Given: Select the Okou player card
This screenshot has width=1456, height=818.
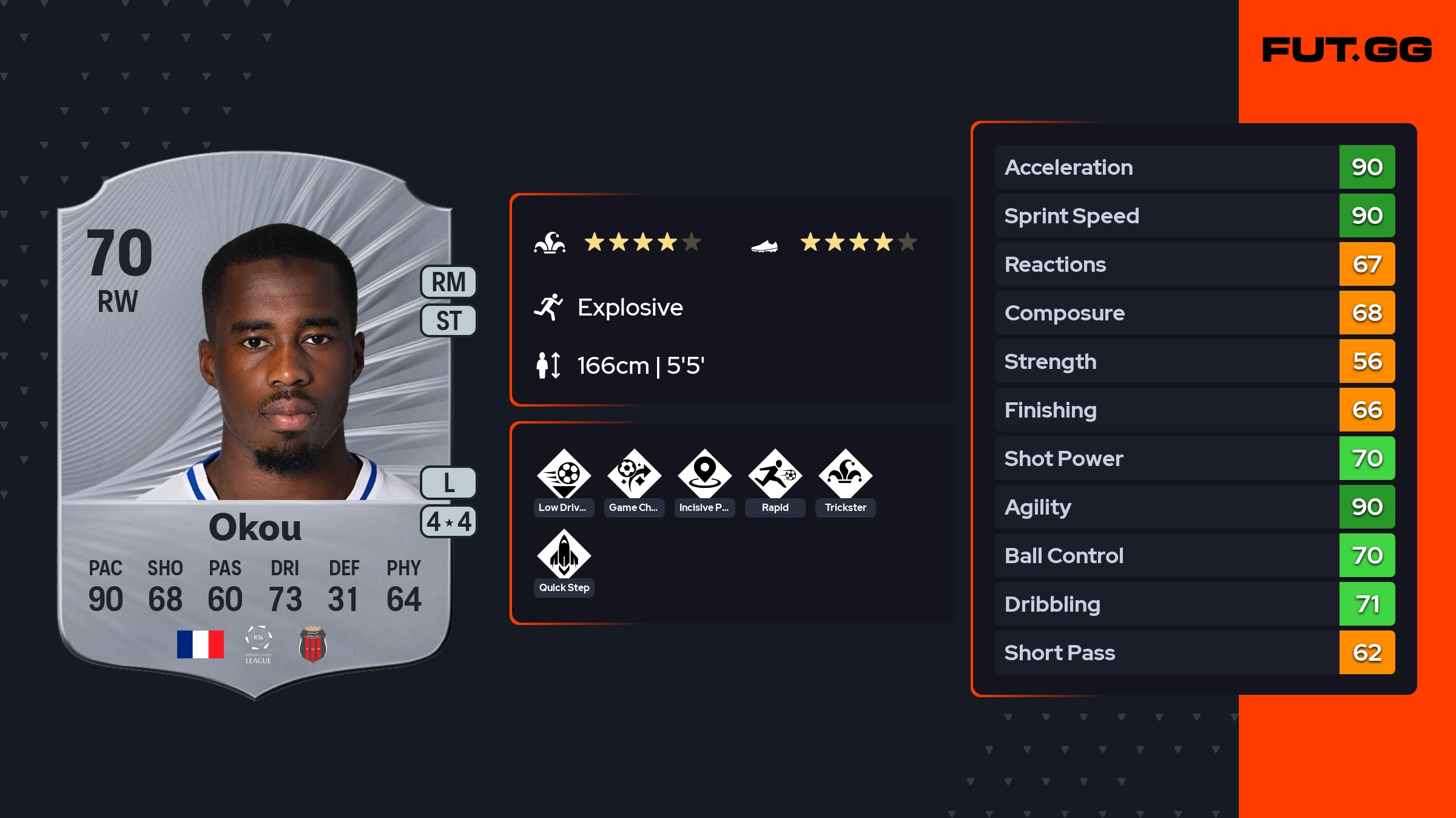Looking at the screenshot, I should 255,425.
